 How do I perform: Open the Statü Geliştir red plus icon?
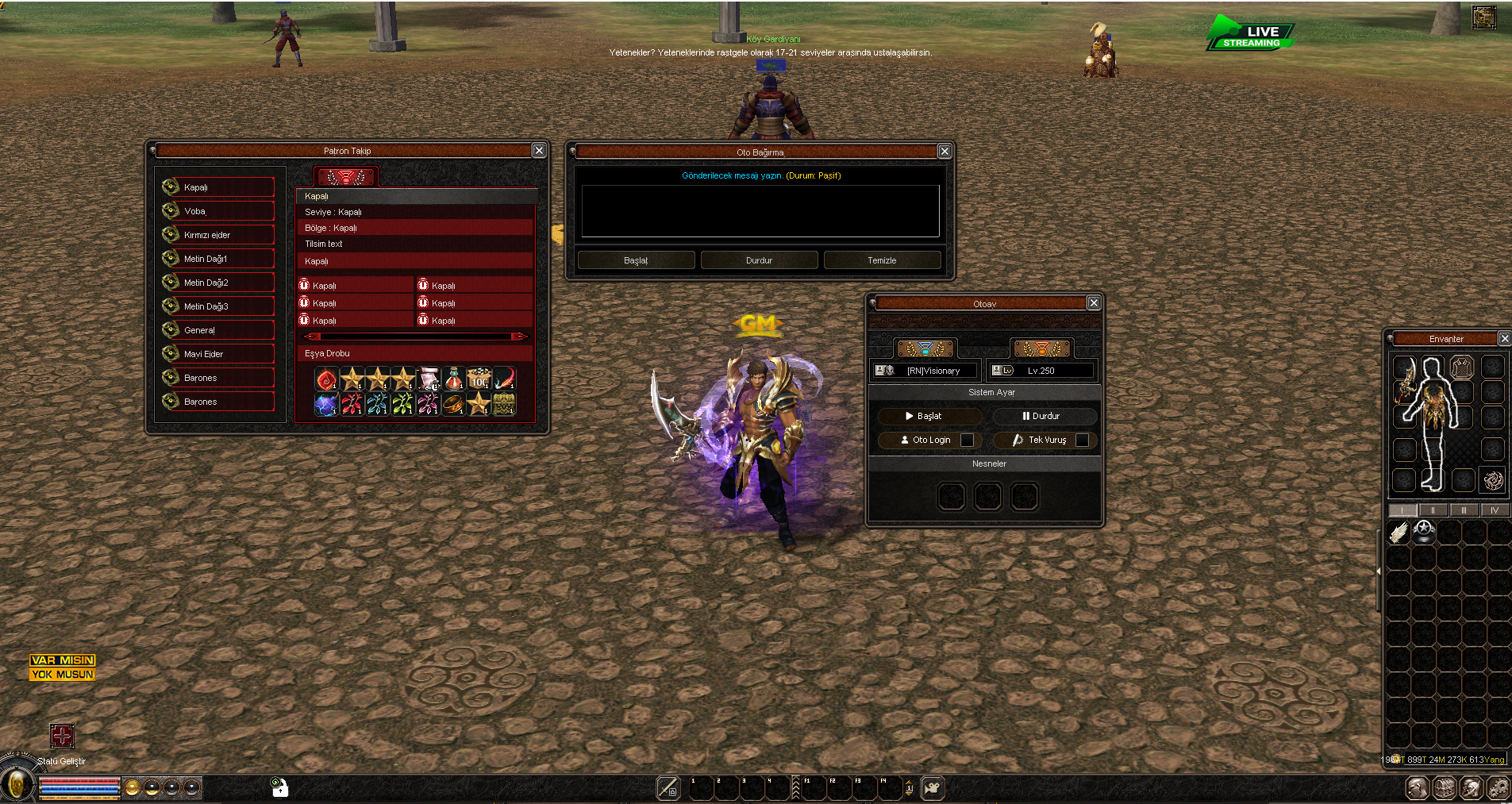(62, 736)
